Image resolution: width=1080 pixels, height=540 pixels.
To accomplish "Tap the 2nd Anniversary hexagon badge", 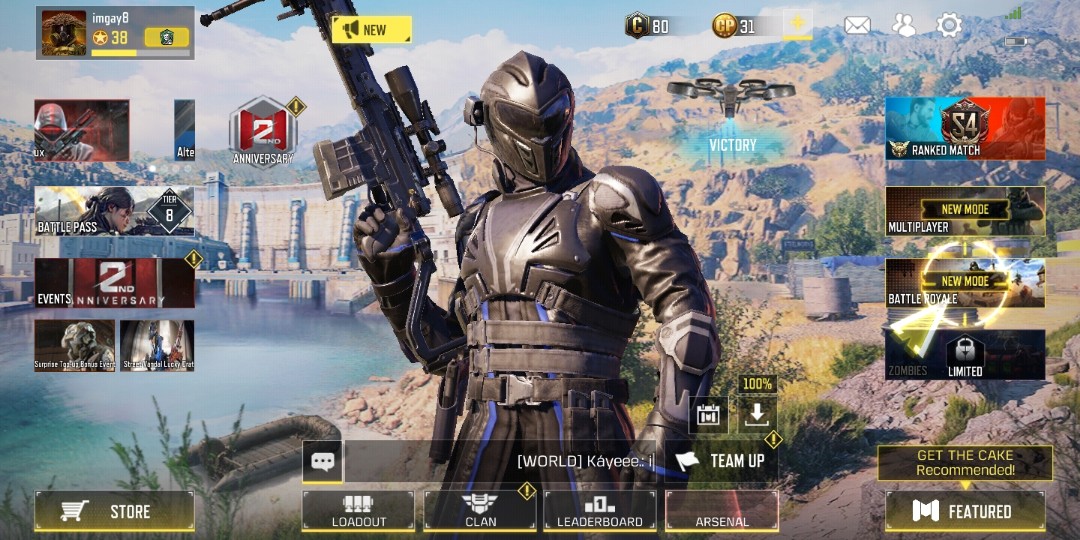I will click(262, 131).
